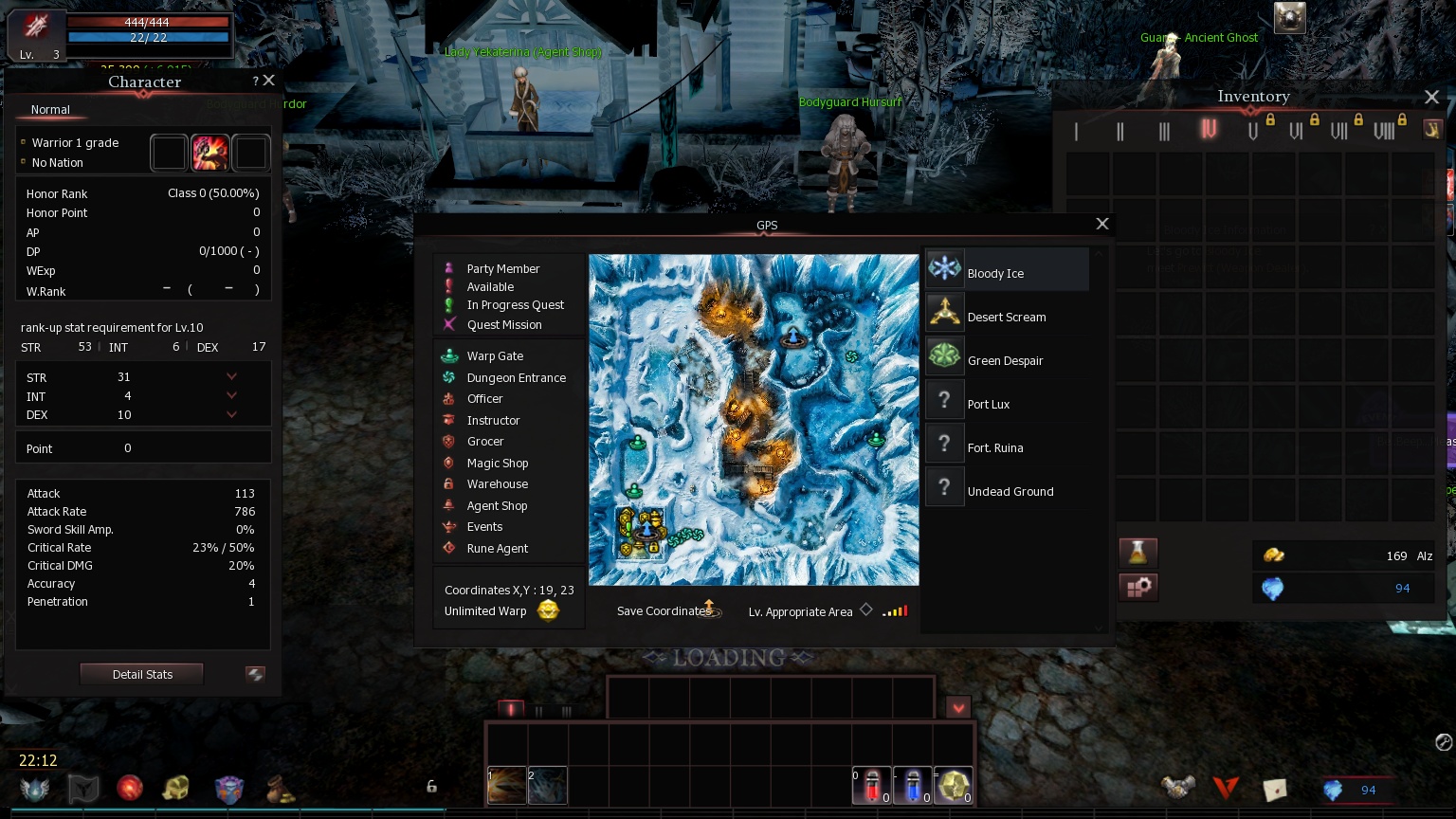This screenshot has width=1456, height=819.
Task: Close the Character panel
Action: point(269,82)
